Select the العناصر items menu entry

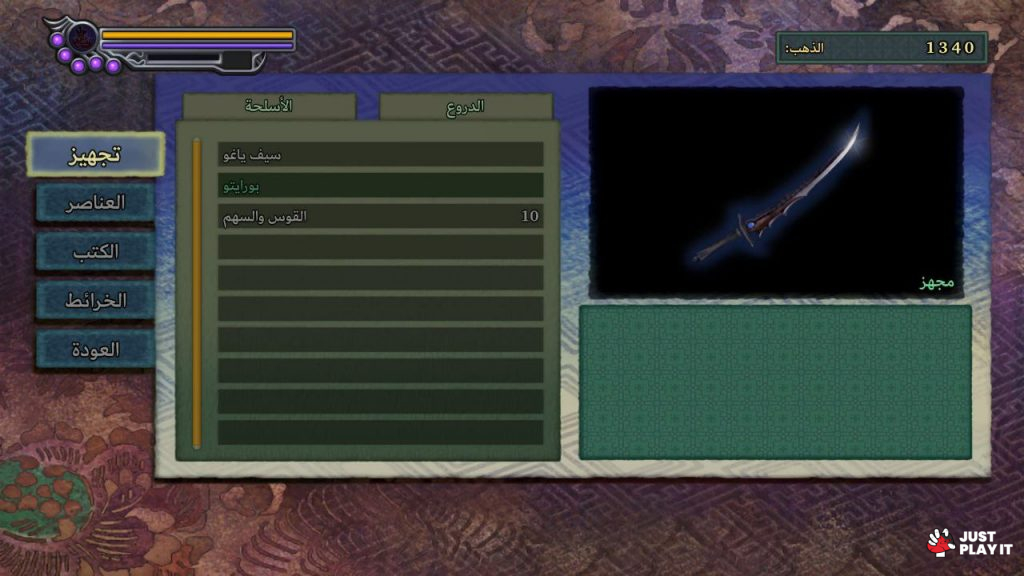95,202
